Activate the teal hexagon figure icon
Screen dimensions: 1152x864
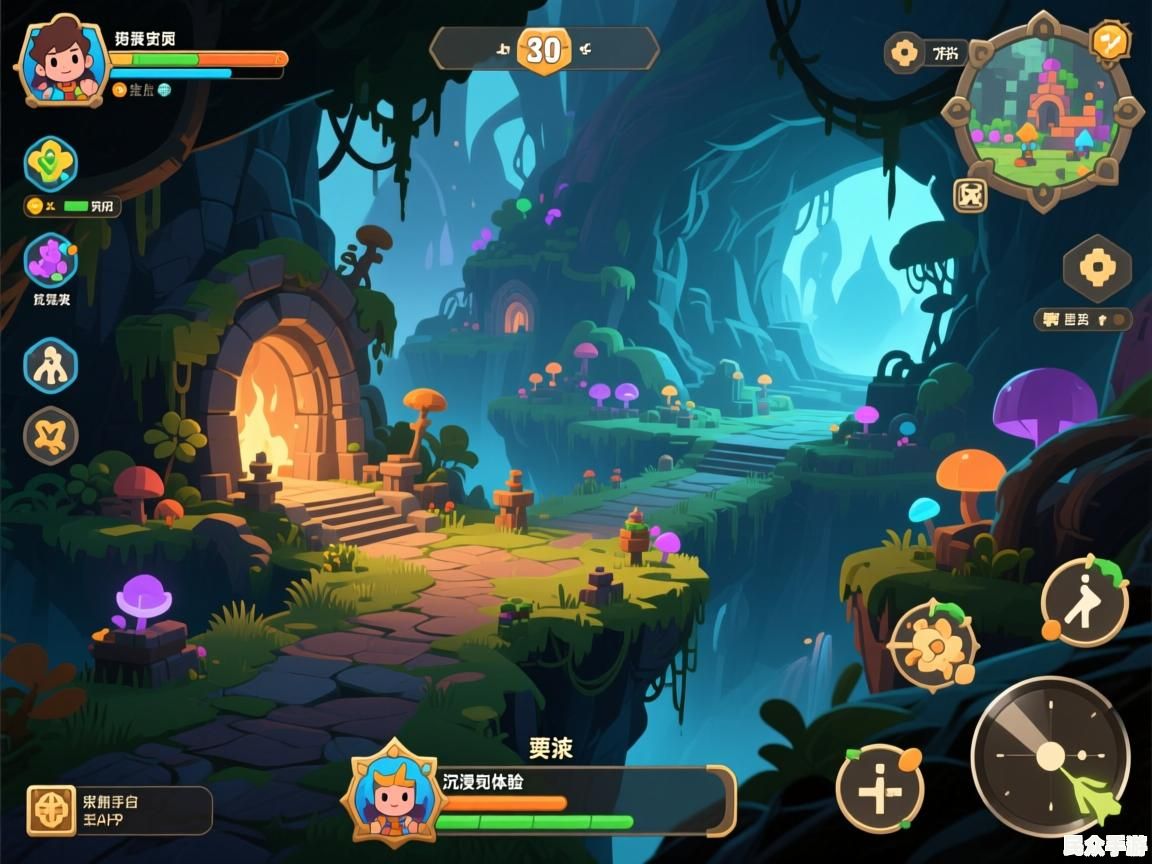(x=50, y=365)
